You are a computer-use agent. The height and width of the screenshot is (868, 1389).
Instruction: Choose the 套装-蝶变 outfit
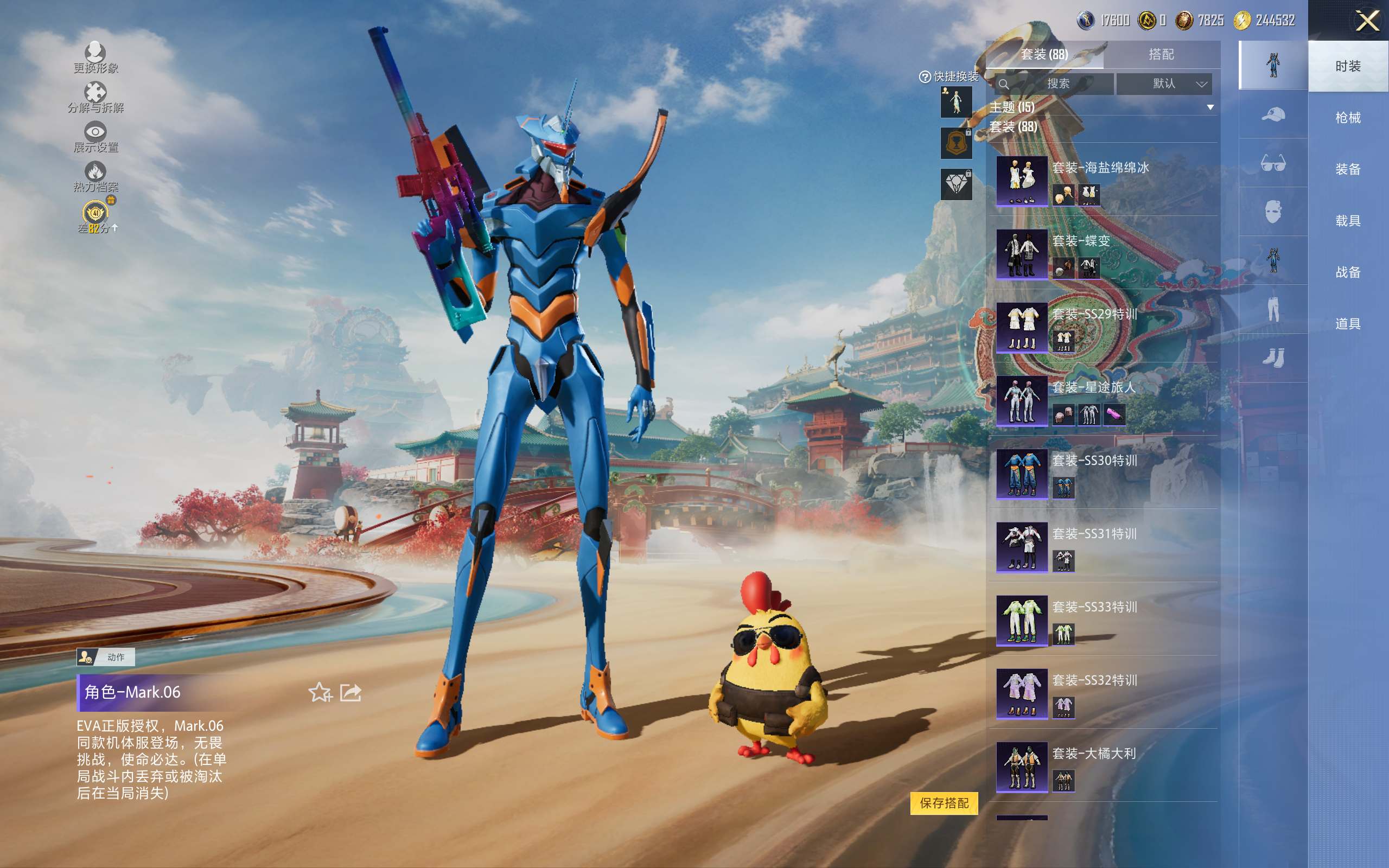click(1022, 254)
